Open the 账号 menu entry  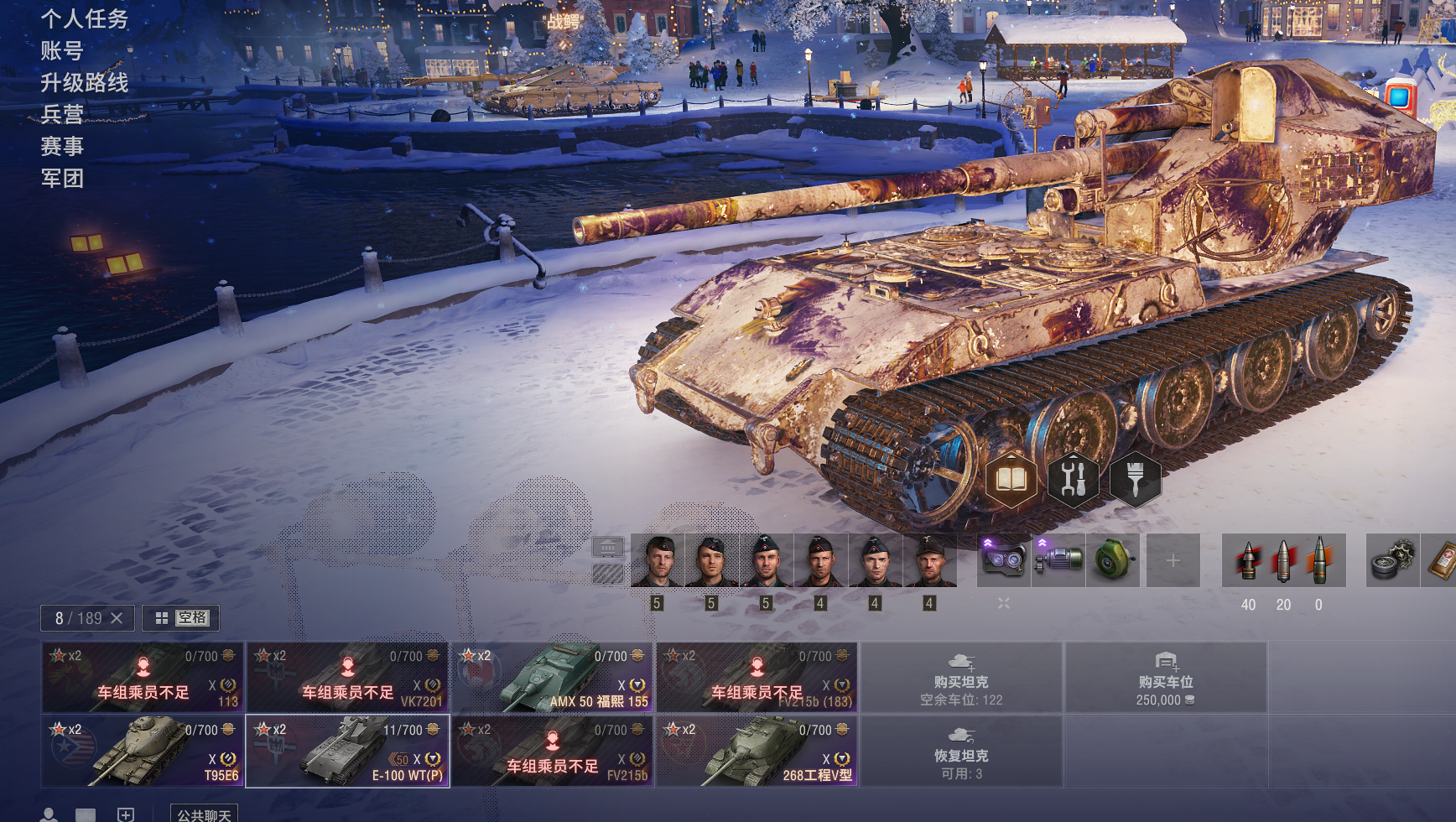click(62, 50)
